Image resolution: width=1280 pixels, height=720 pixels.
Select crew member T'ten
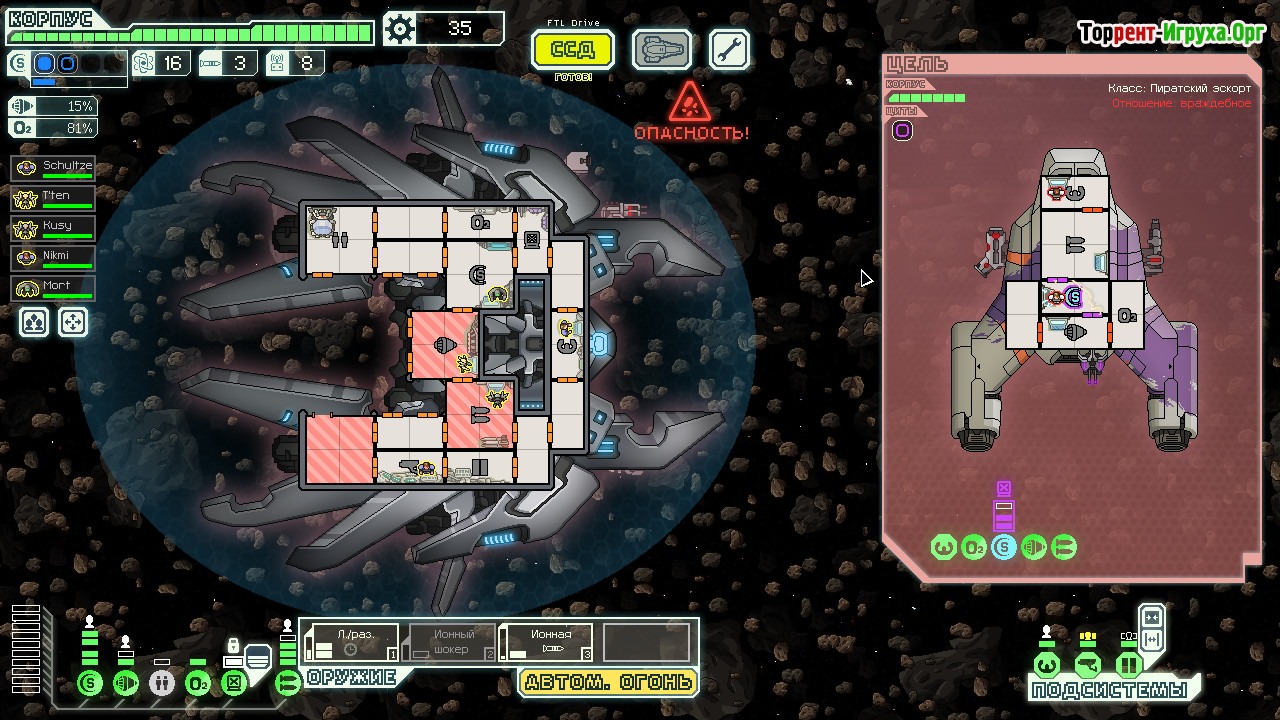click(54, 198)
